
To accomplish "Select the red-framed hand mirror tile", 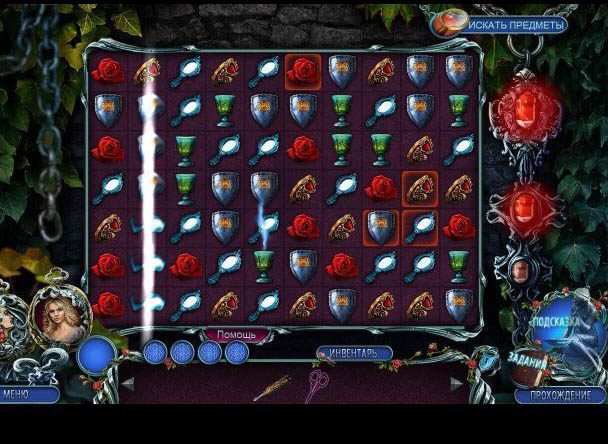I will 420,226.
